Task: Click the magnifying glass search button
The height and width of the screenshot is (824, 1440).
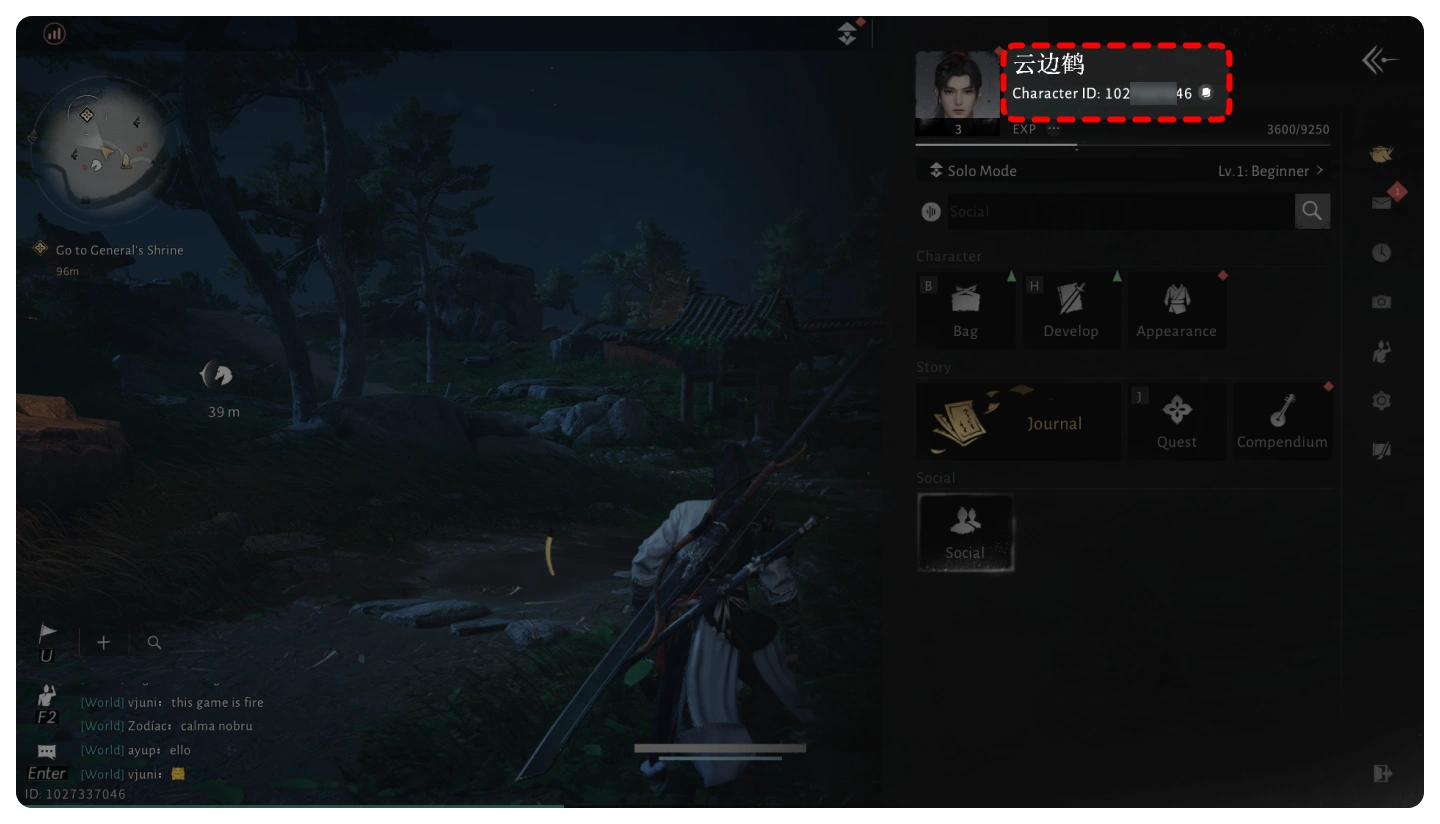Action: click(x=1312, y=211)
